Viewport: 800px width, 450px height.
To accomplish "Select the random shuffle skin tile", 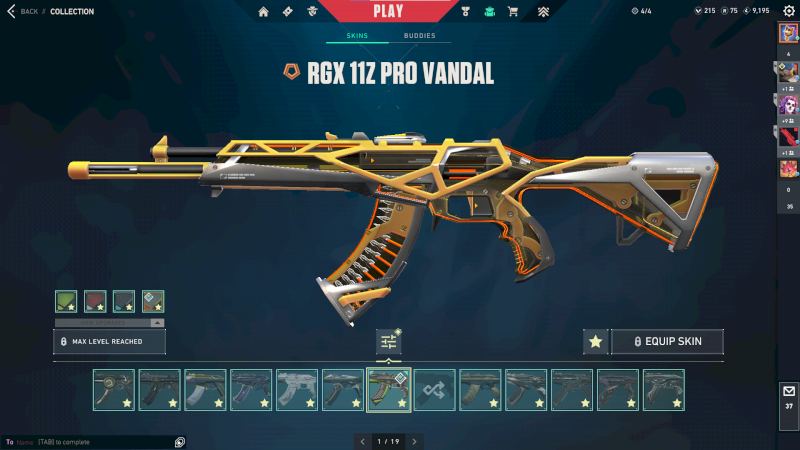I will 435,390.
